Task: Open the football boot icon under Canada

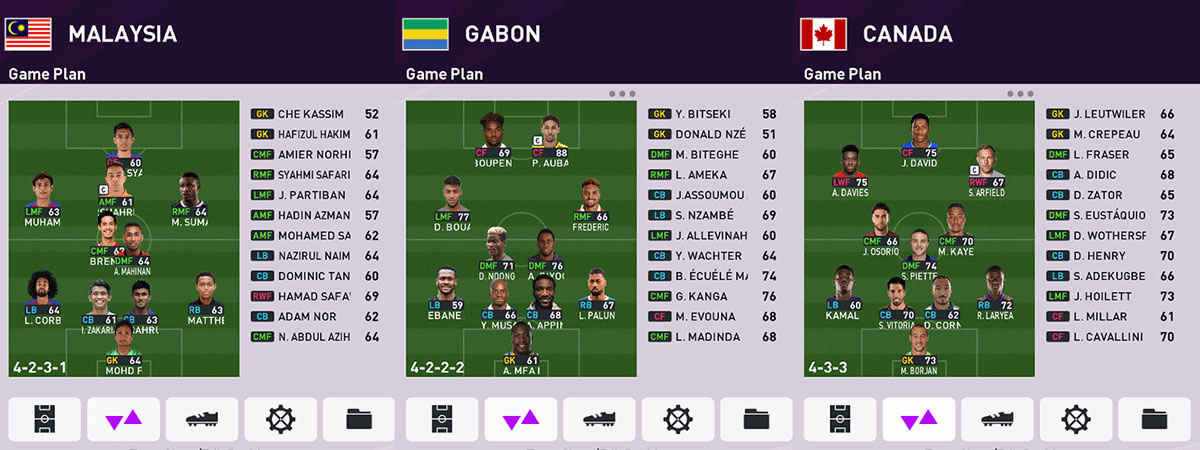Action: 997,419
